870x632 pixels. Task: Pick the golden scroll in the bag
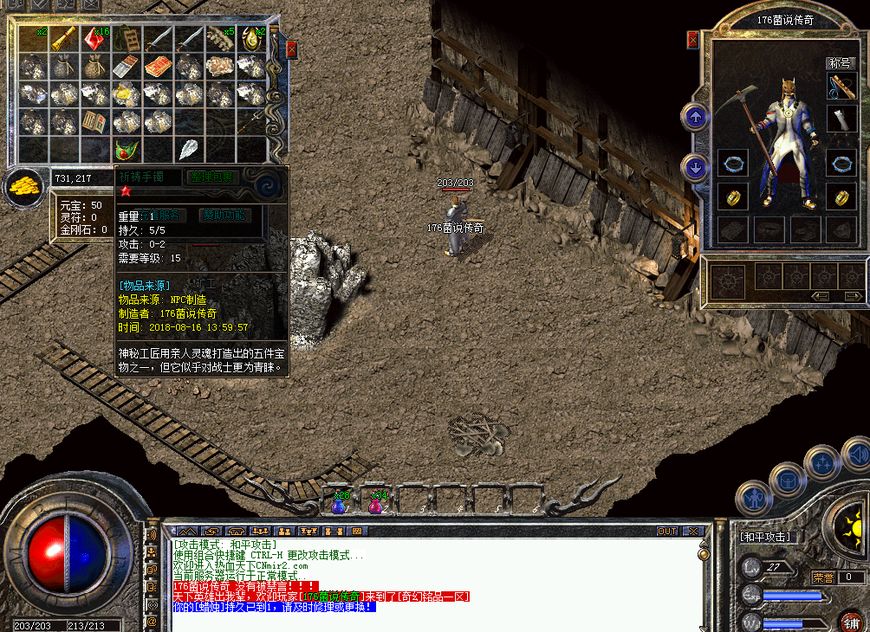64,39
